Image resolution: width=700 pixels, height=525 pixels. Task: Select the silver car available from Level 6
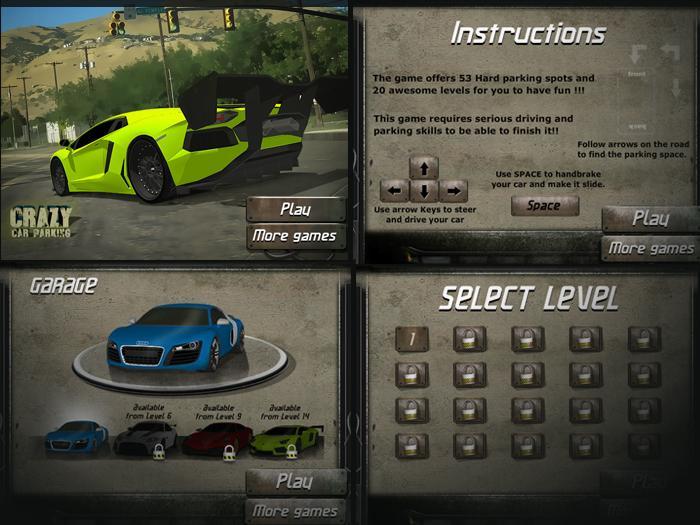[145, 438]
